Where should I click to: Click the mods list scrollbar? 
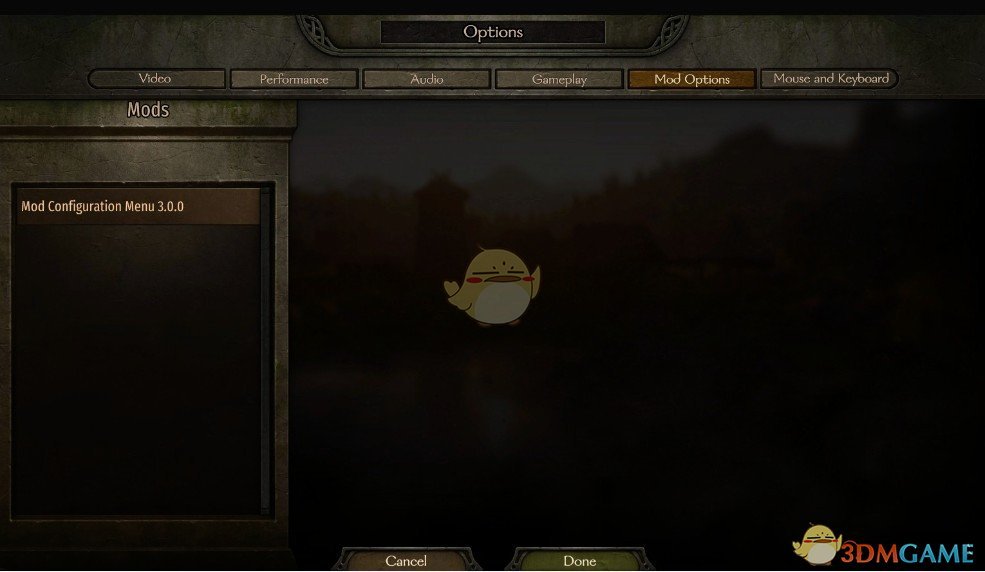266,350
